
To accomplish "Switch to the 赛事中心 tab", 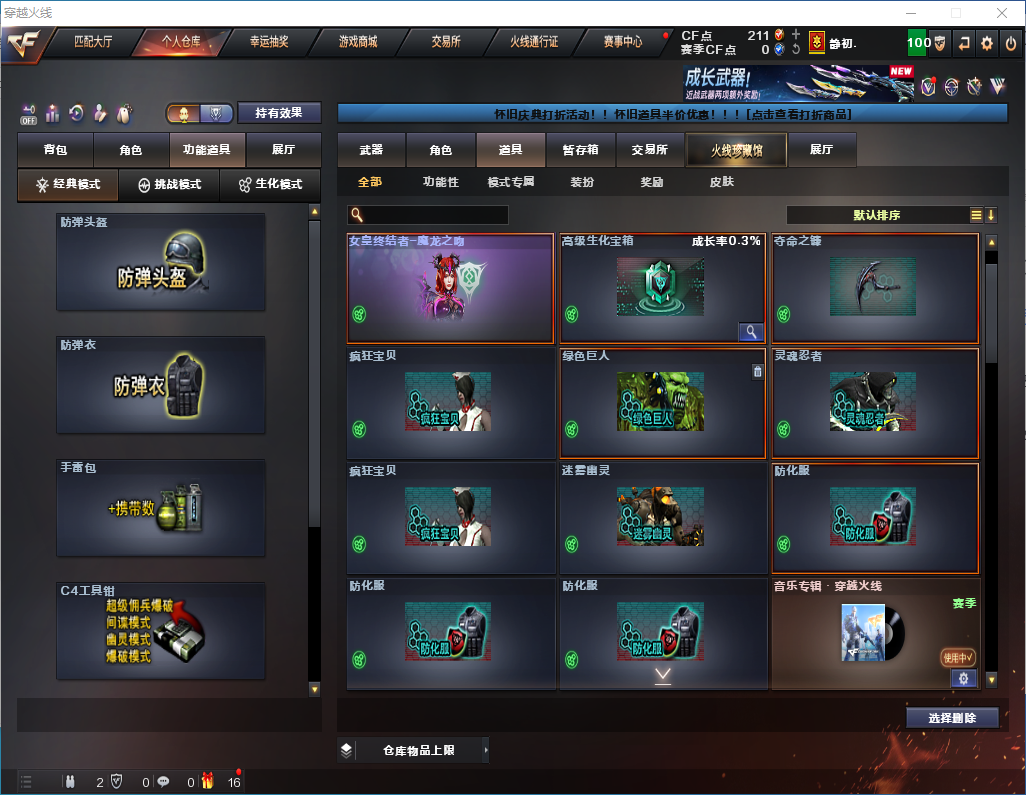I will click(x=623, y=42).
